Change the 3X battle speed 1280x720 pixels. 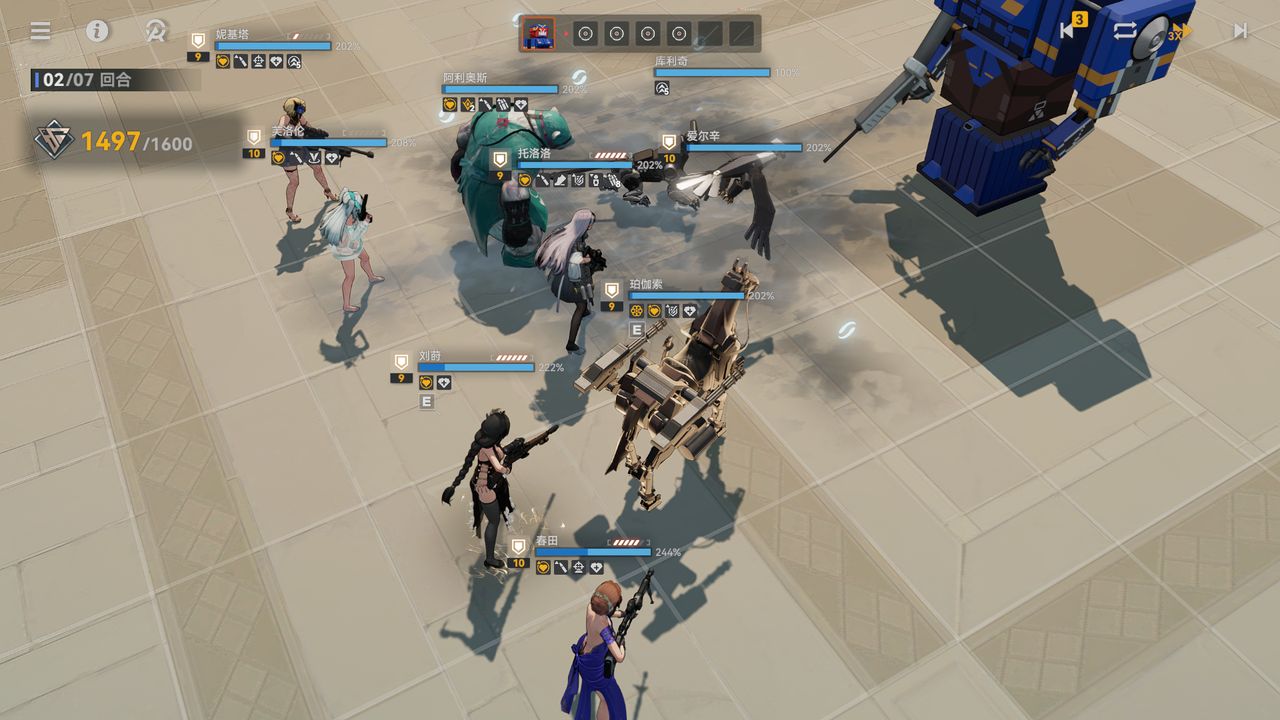point(1181,31)
